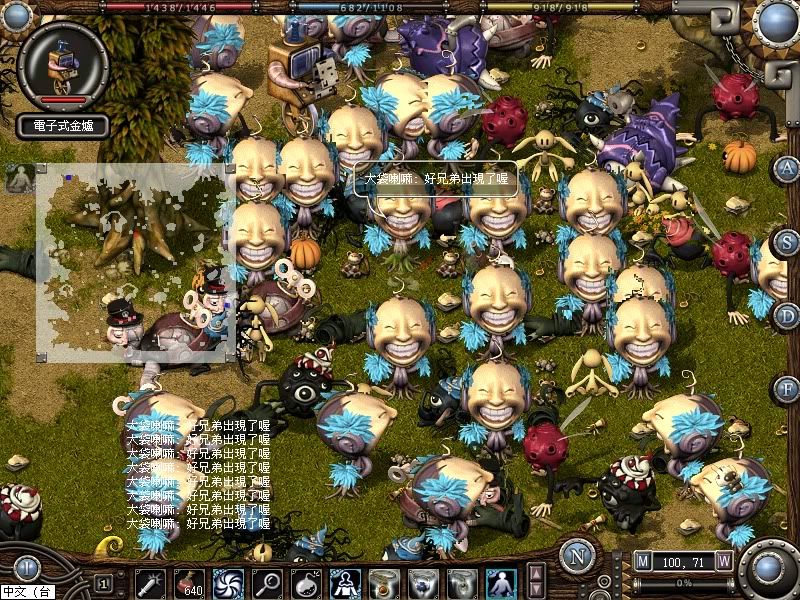Use the round black flask hotbar item
Screen dimensions: 800x600
(x=308, y=582)
